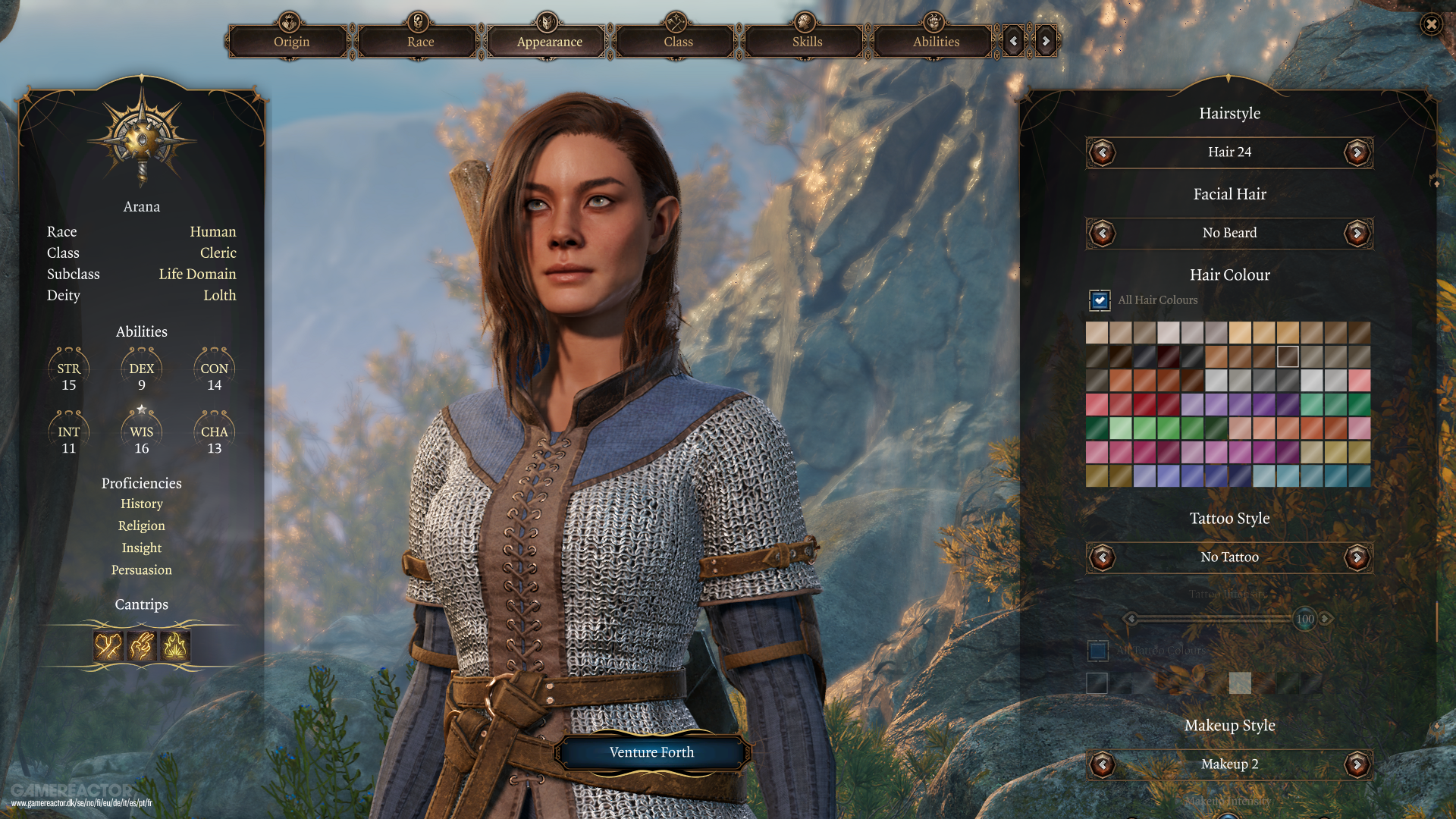1456x819 pixels.
Task: Open the Abilities tab
Action: coord(936,42)
